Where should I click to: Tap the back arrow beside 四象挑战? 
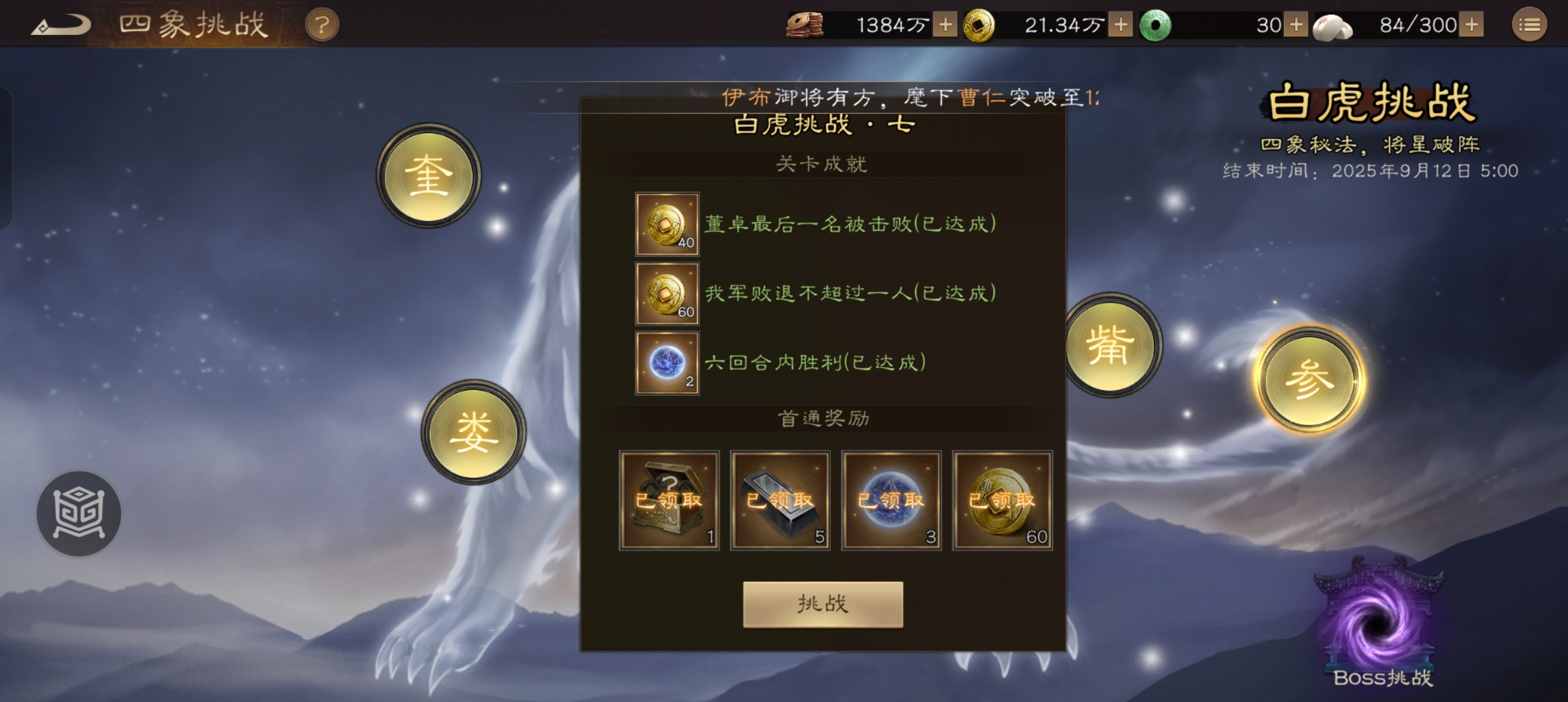(x=63, y=24)
